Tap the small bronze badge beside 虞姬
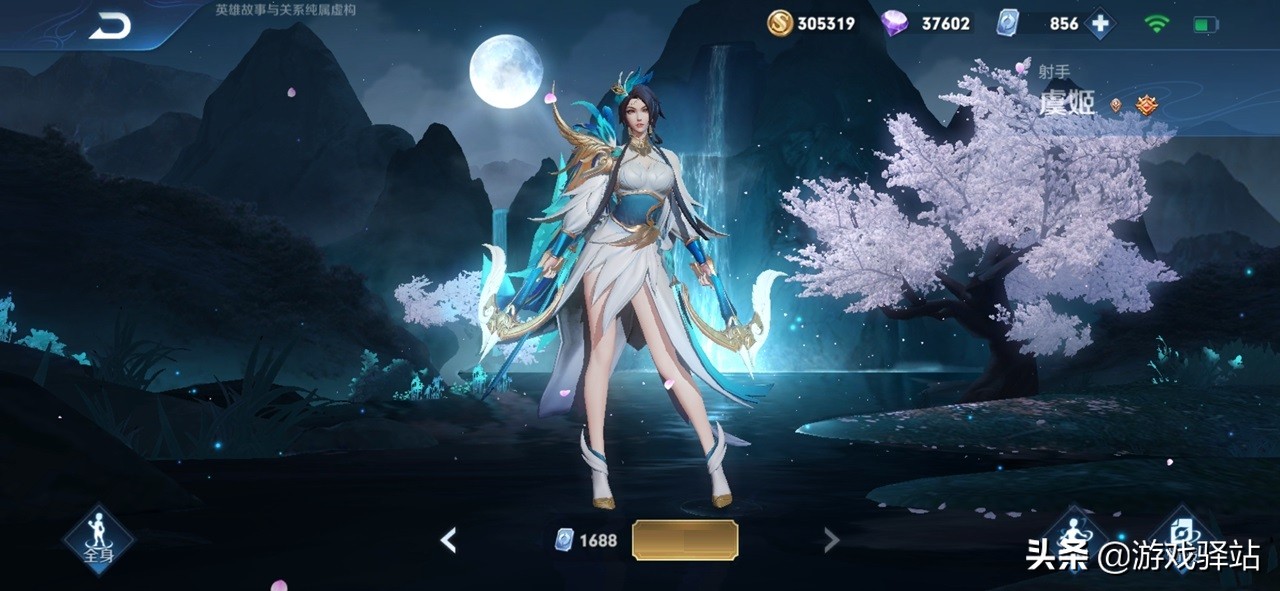The width and height of the screenshot is (1280, 591). point(1116,104)
